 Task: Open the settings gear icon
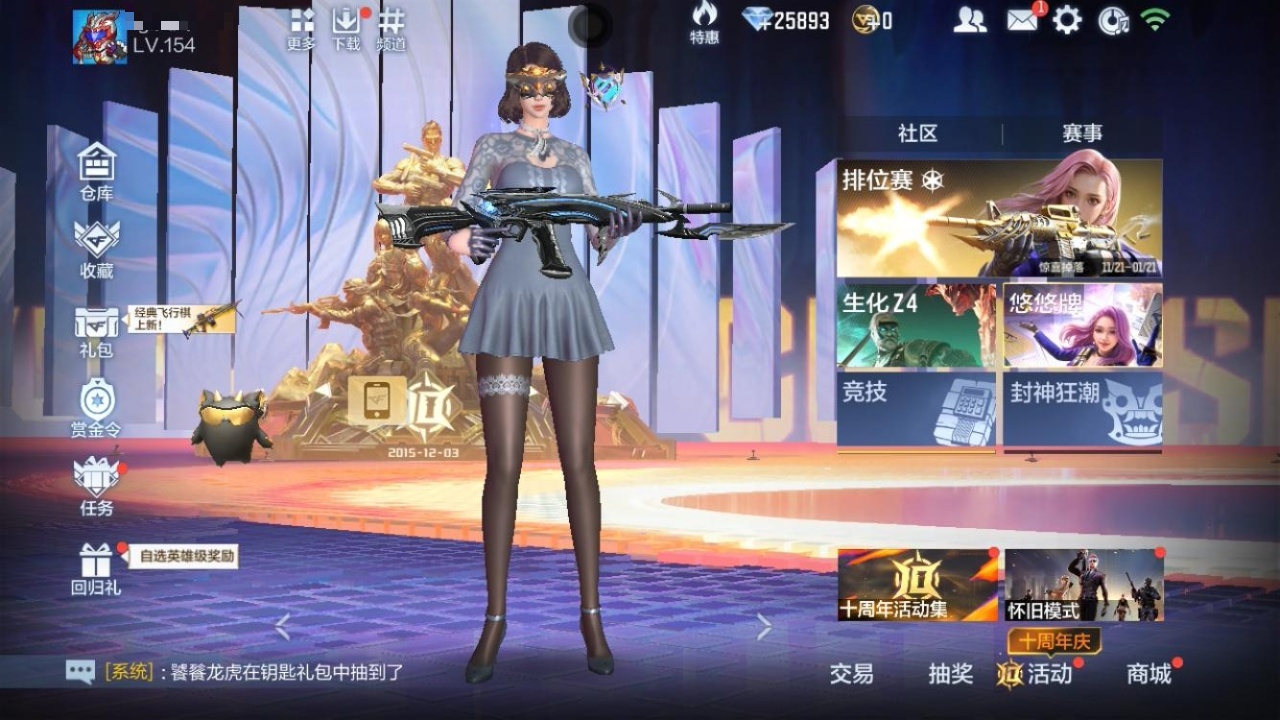pos(1065,18)
